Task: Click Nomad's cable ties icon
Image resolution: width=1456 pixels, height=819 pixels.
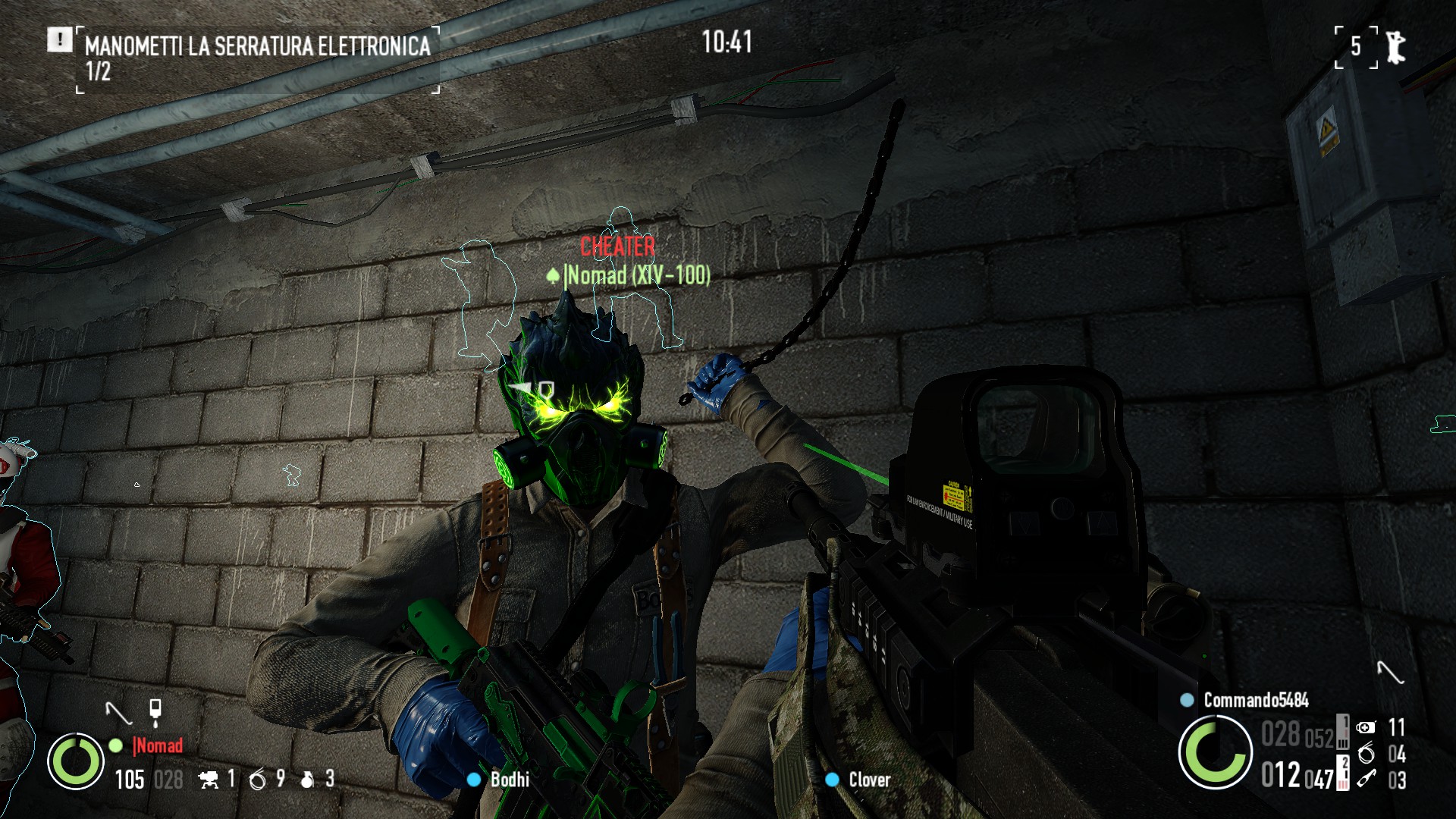Action: (x=258, y=779)
